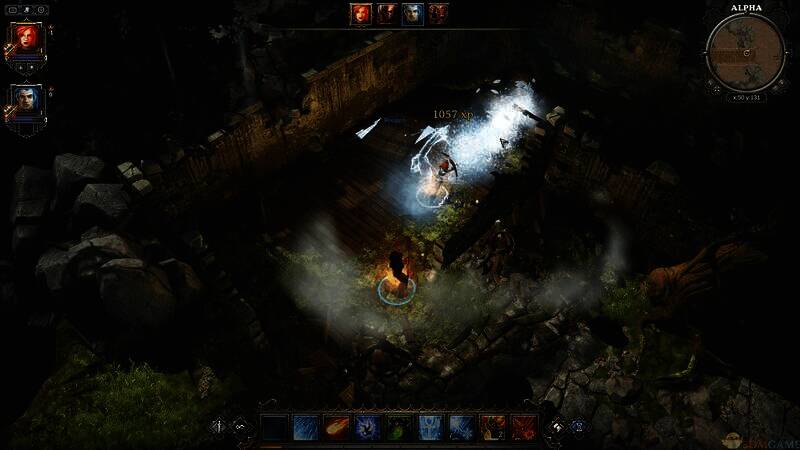Use the green poison flask skill
The width and height of the screenshot is (800, 450).
pos(399,429)
